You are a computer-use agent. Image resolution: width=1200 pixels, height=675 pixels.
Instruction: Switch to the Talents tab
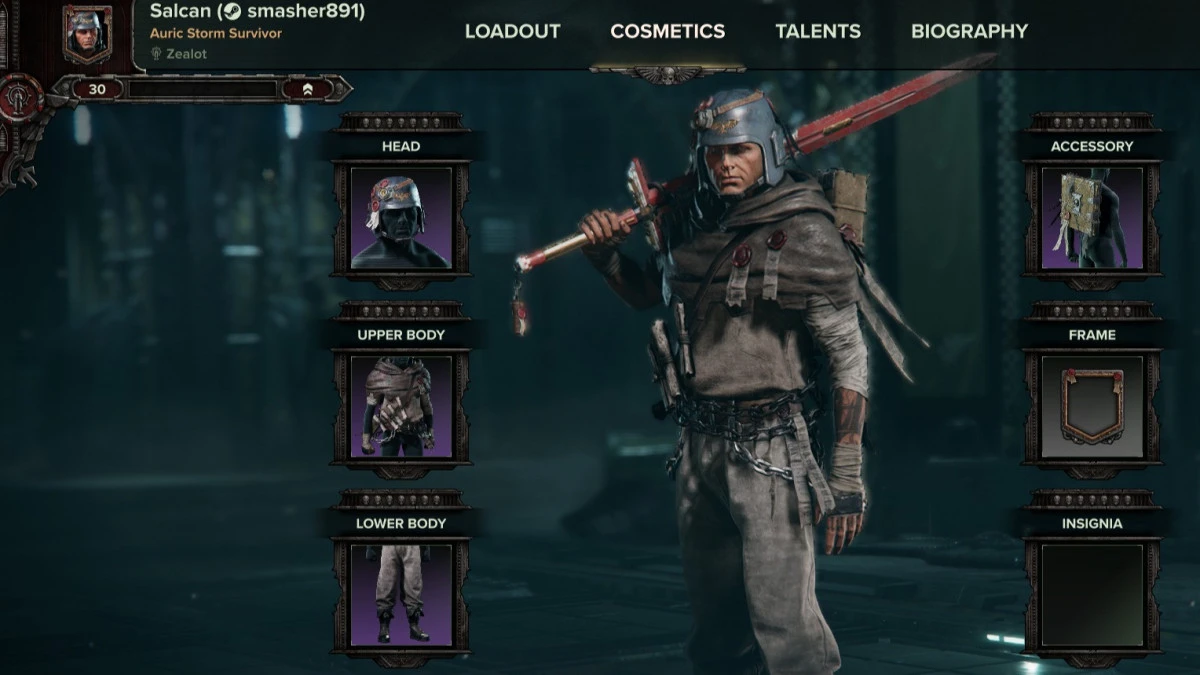818,31
